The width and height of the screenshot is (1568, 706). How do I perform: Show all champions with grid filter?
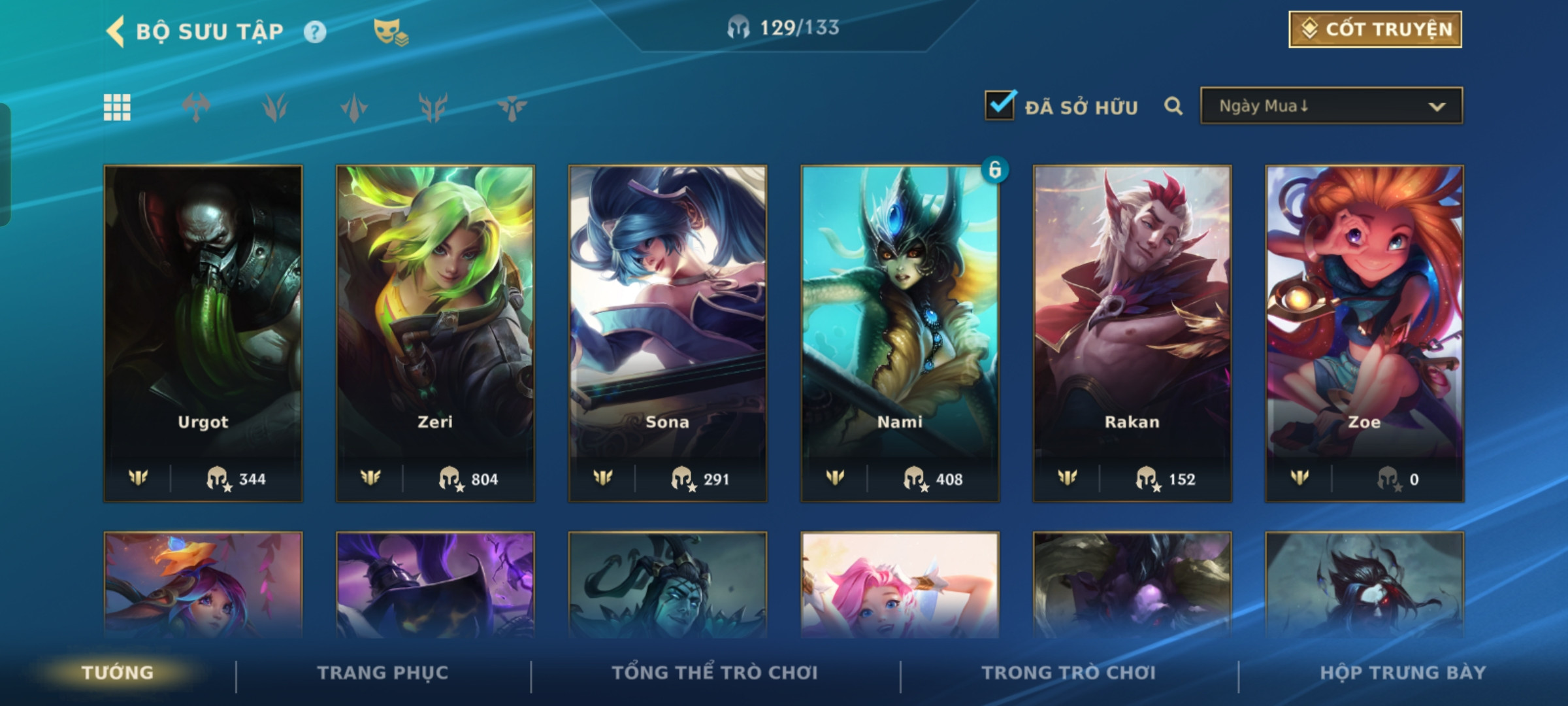pos(117,107)
